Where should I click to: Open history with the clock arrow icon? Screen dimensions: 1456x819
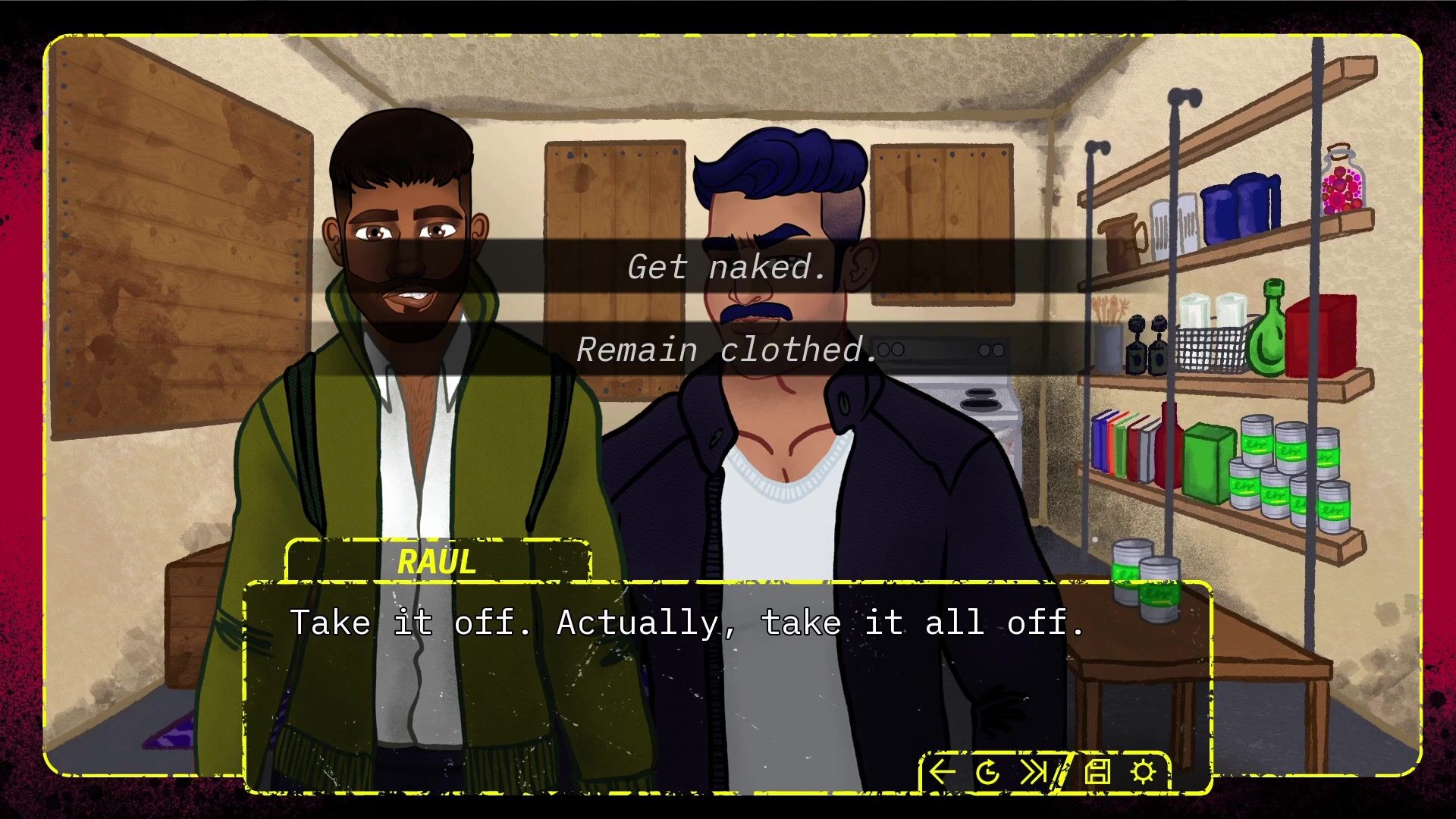(x=987, y=773)
